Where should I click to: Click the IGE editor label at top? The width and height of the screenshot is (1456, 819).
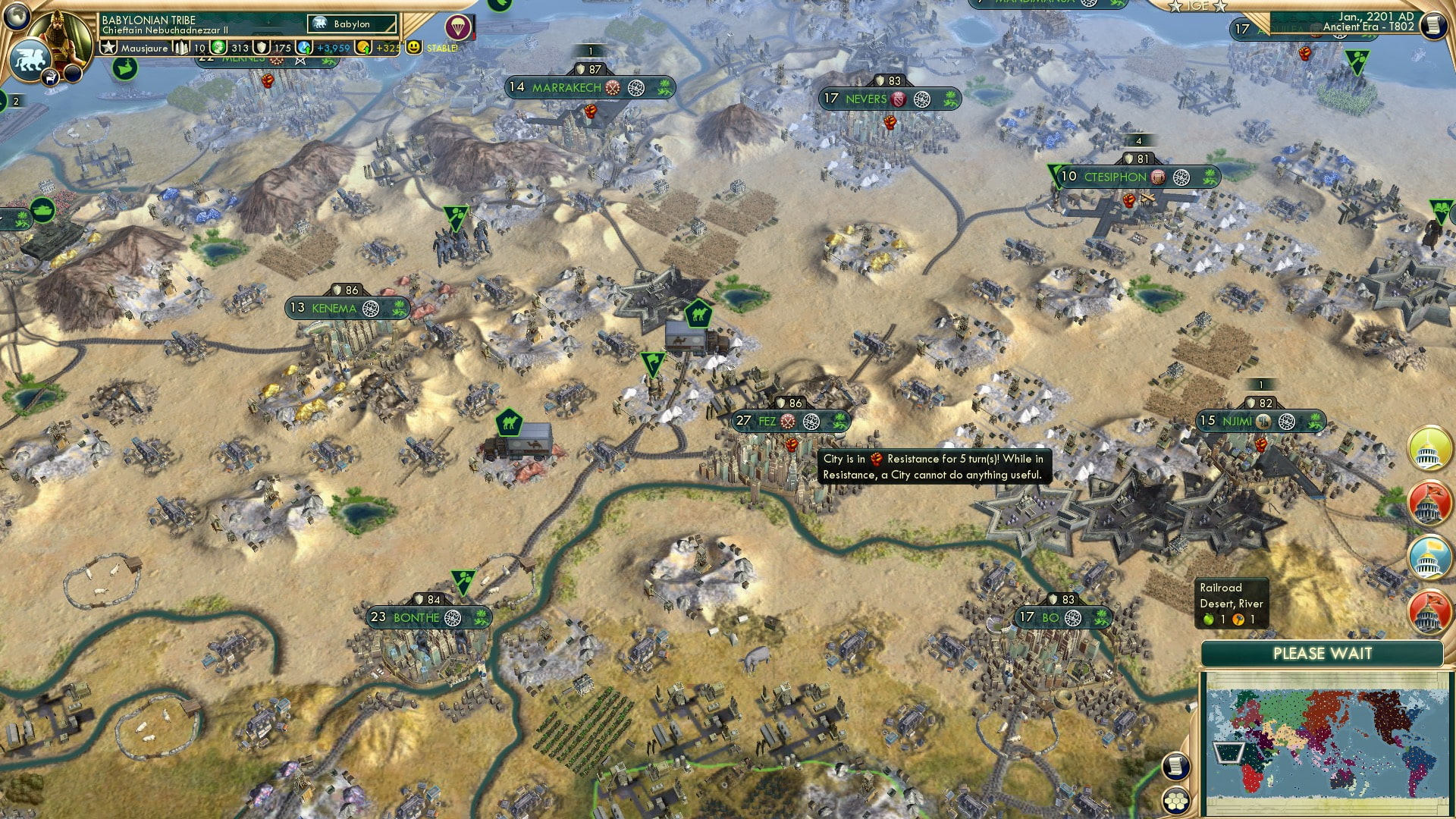pos(1198,7)
